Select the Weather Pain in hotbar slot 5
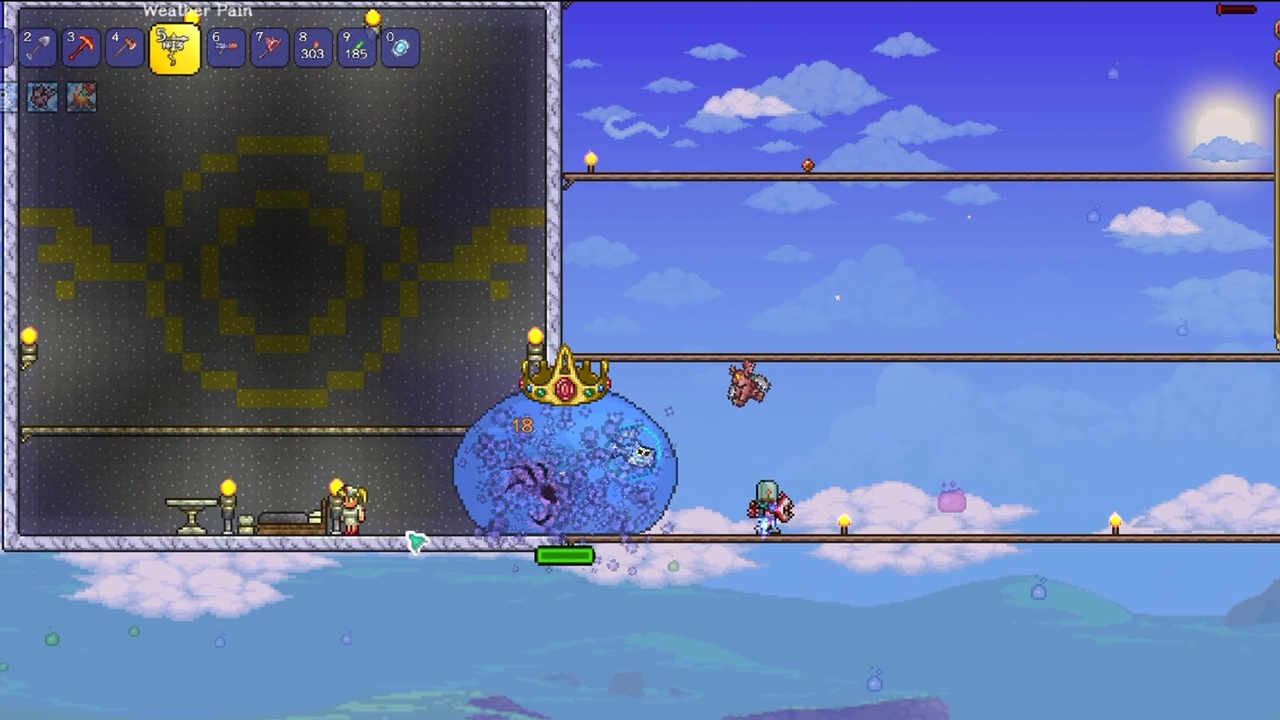 coord(174,47)
